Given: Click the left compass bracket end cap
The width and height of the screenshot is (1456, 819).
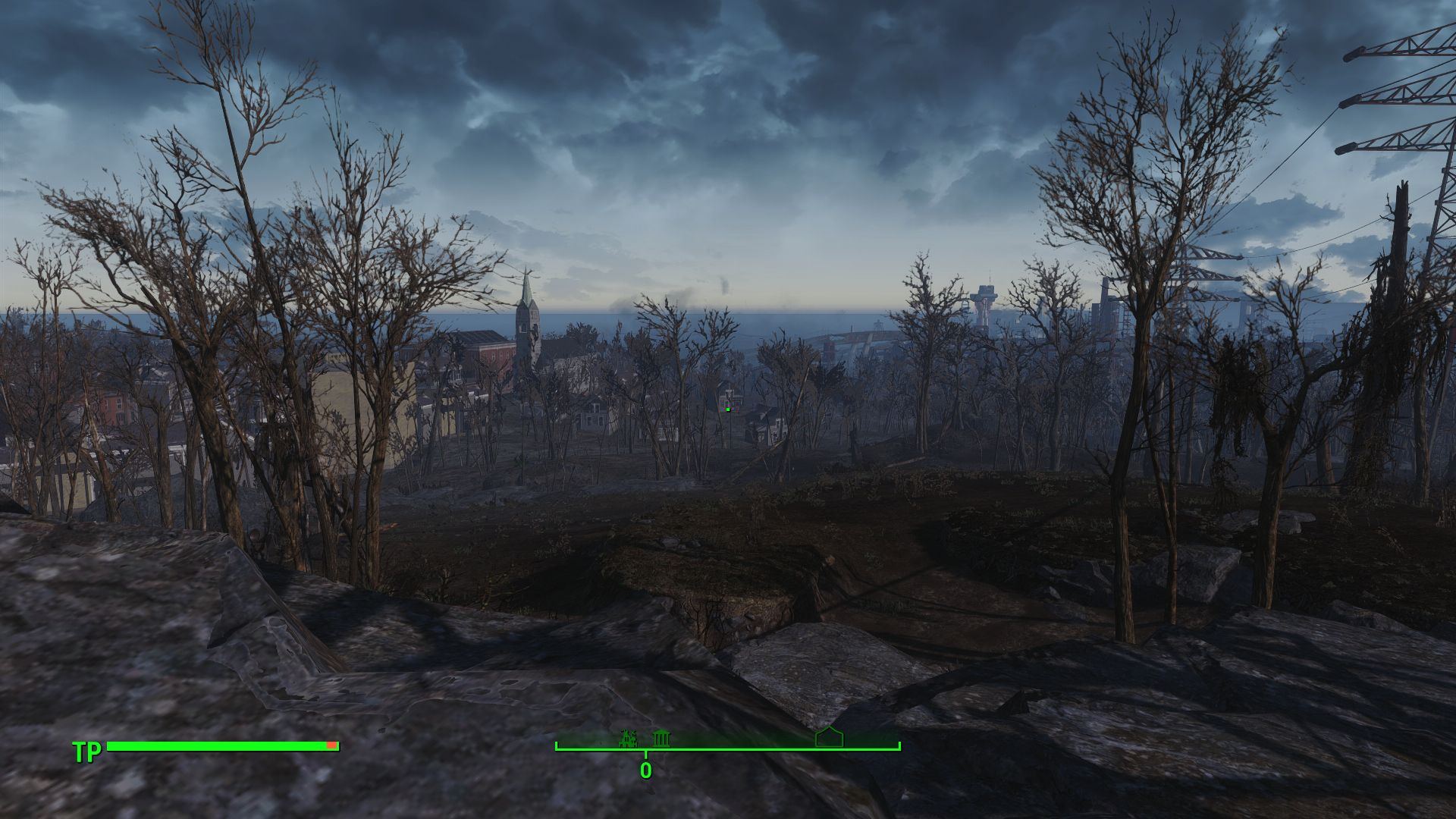Looking at the screenshot, I should [557, 744].
